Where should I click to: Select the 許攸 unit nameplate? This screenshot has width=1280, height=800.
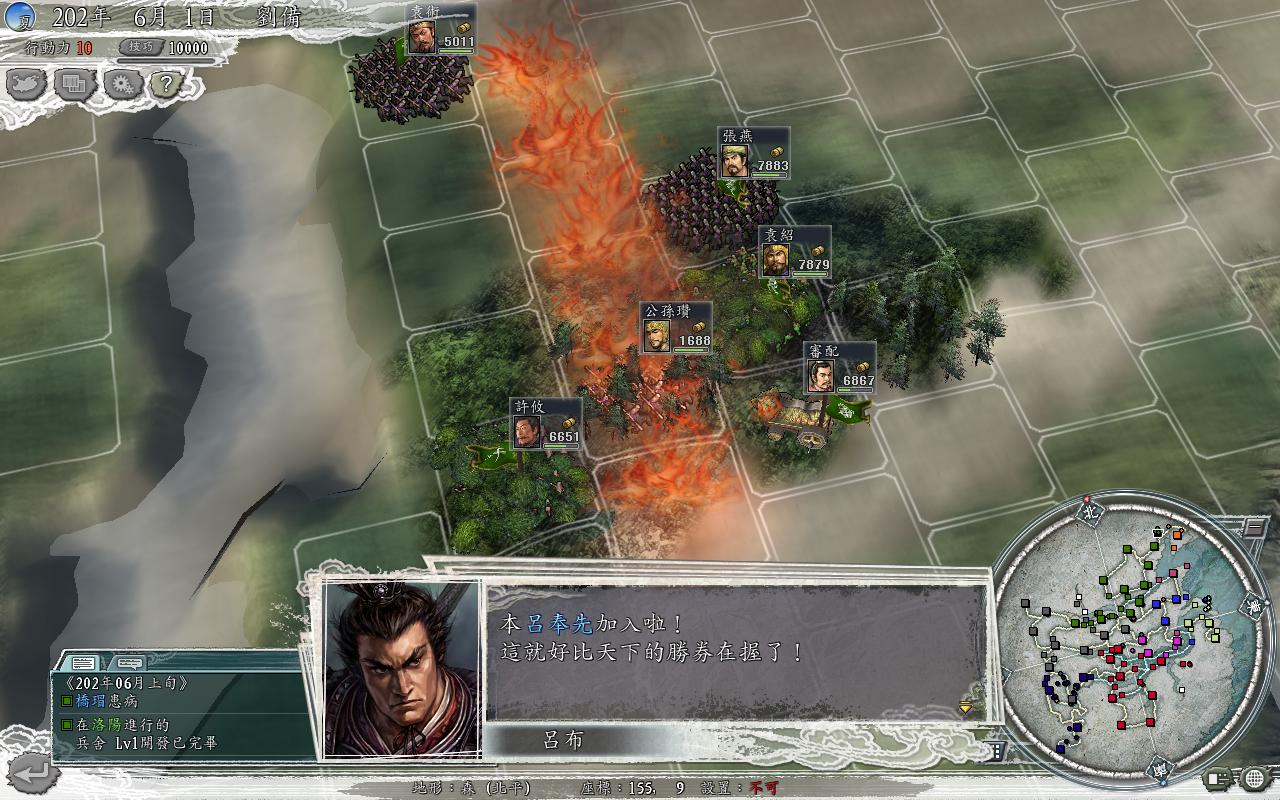coord(545,423)
